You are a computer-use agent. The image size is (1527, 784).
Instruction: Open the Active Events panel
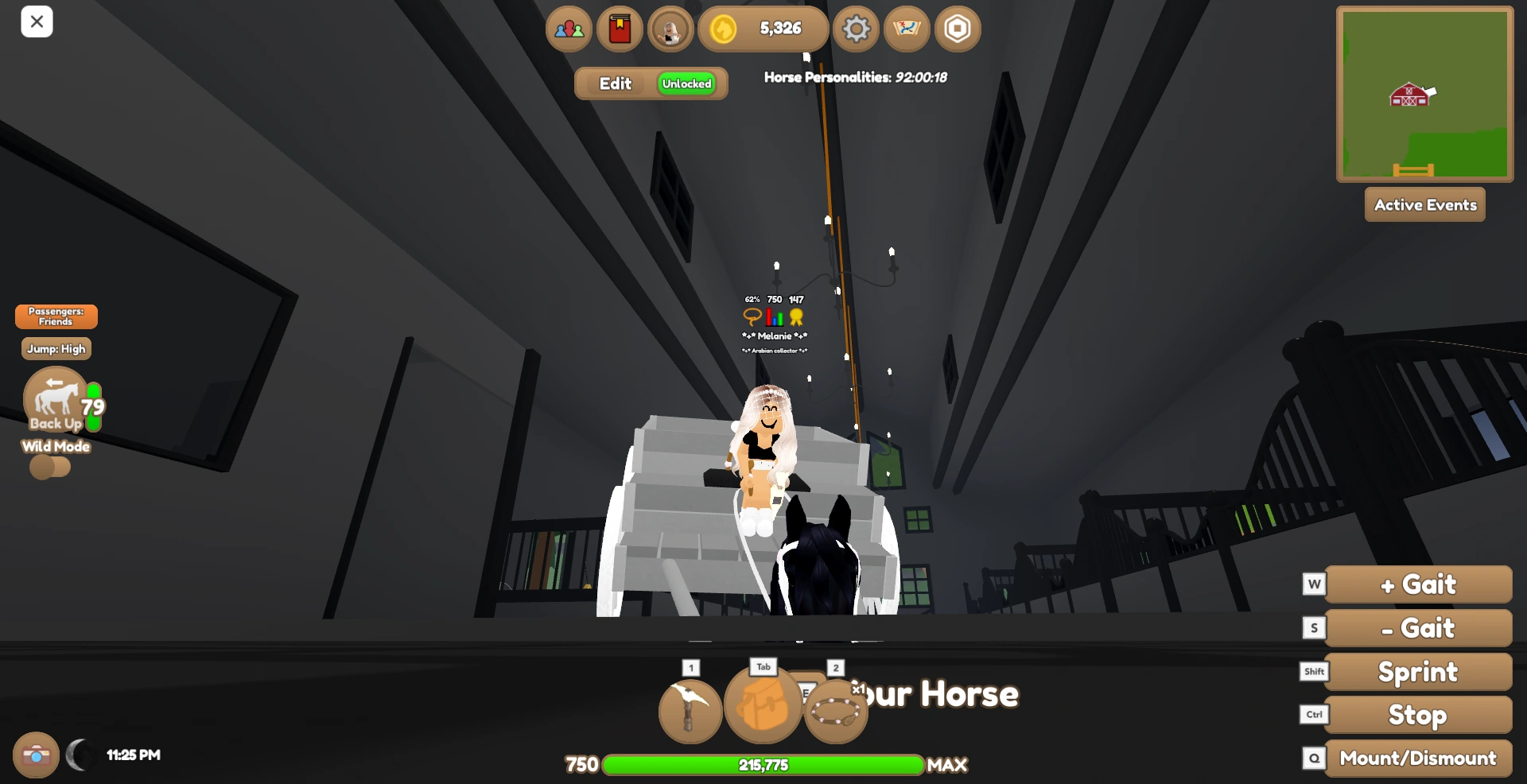[x=1424, y=204]
